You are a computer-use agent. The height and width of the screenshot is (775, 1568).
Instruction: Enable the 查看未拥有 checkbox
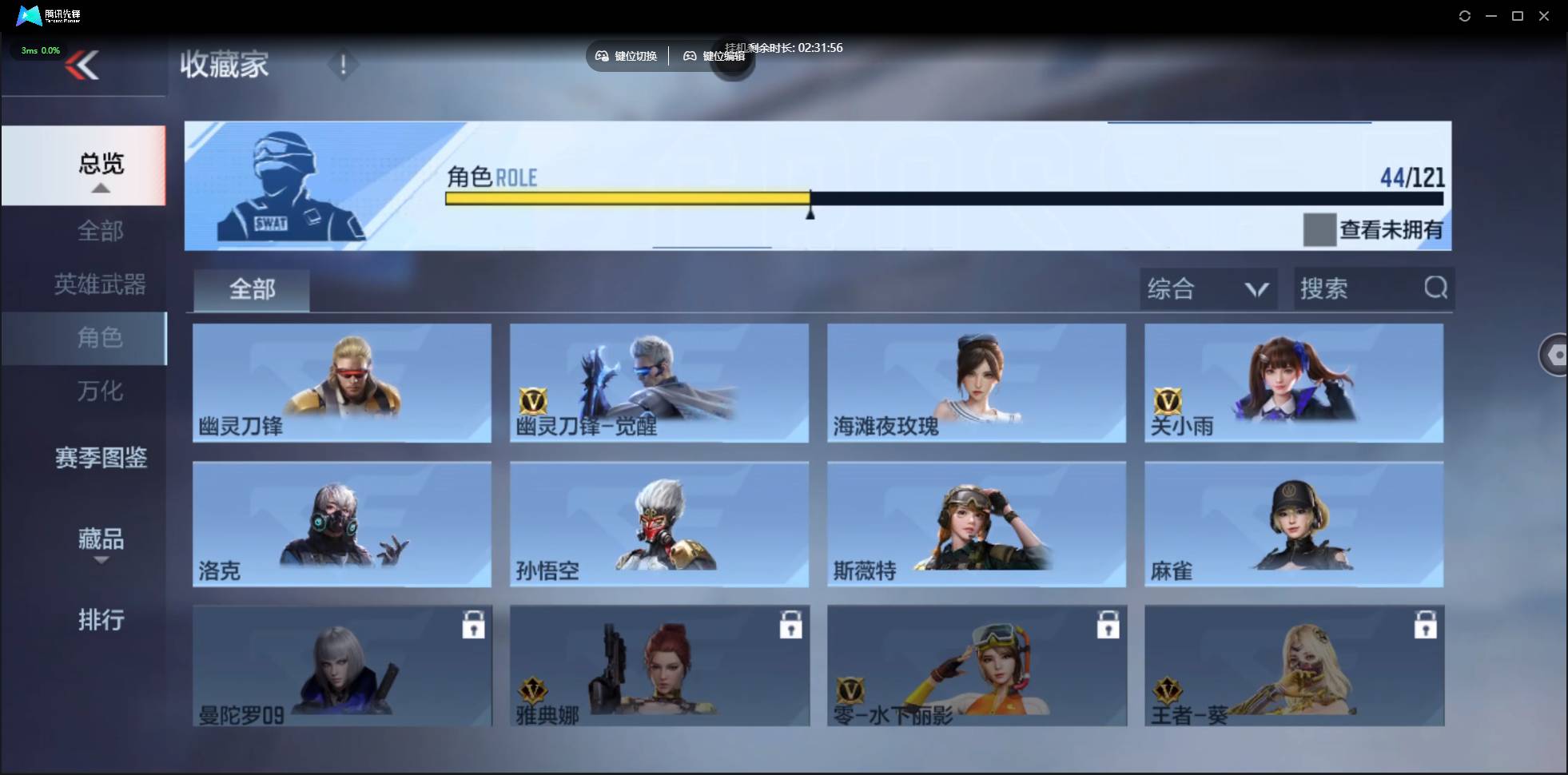[x=1320, y=229]
